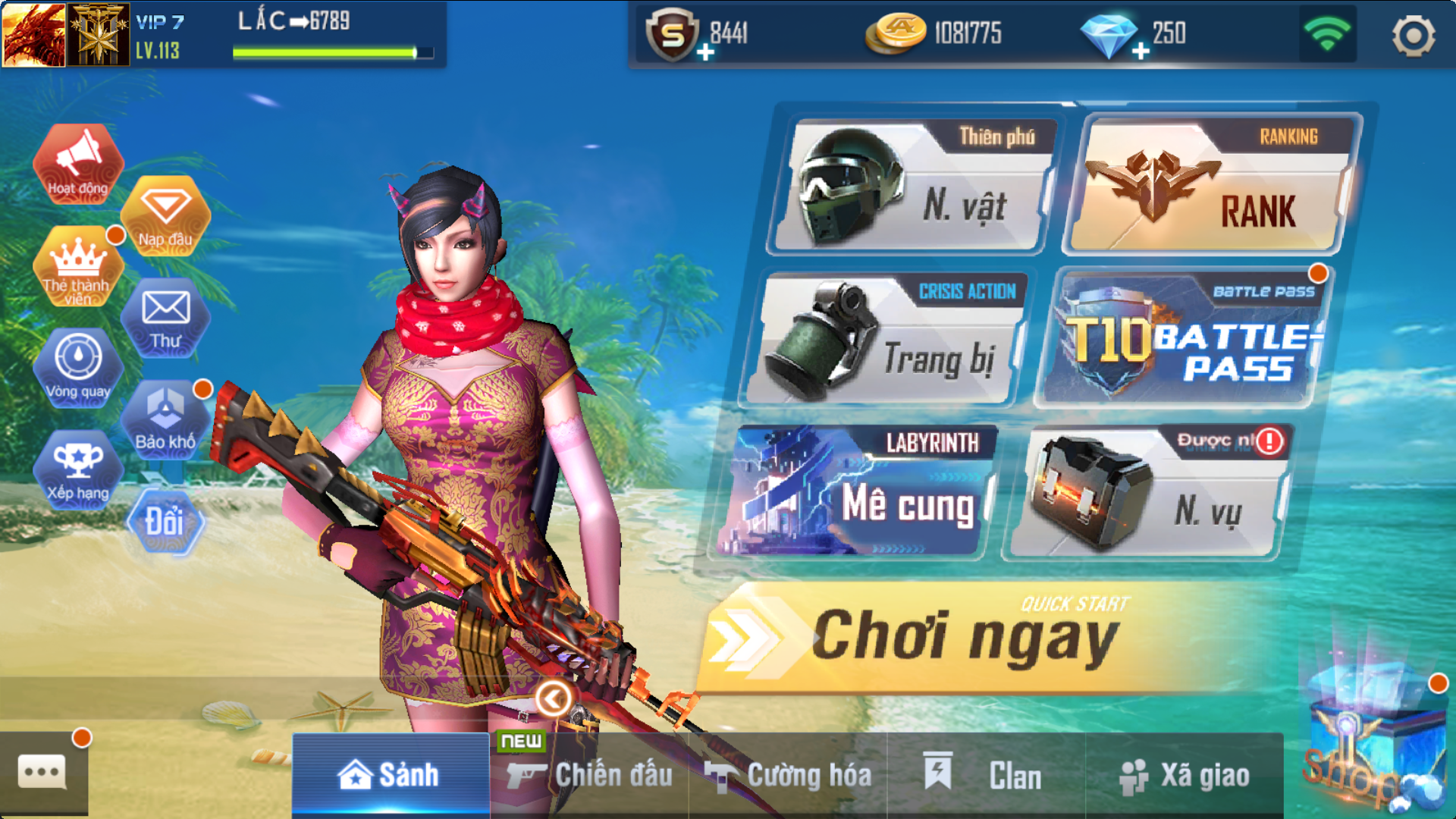Switch to the Chiến đấu tab
Viewport: 1456px width, 819px height.
(x=590, y=775)
